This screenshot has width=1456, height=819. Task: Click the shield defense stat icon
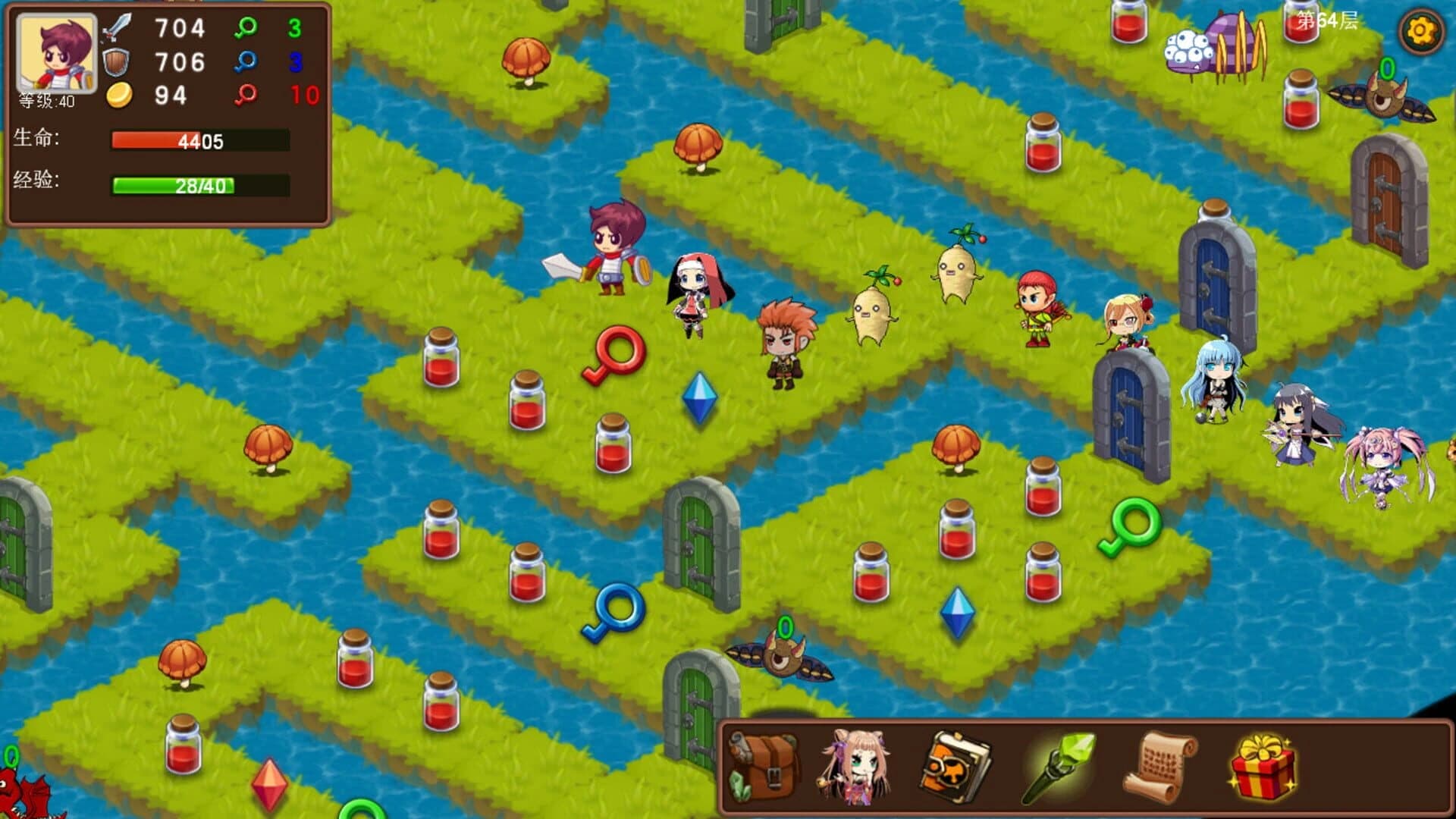tap(118, 62)
